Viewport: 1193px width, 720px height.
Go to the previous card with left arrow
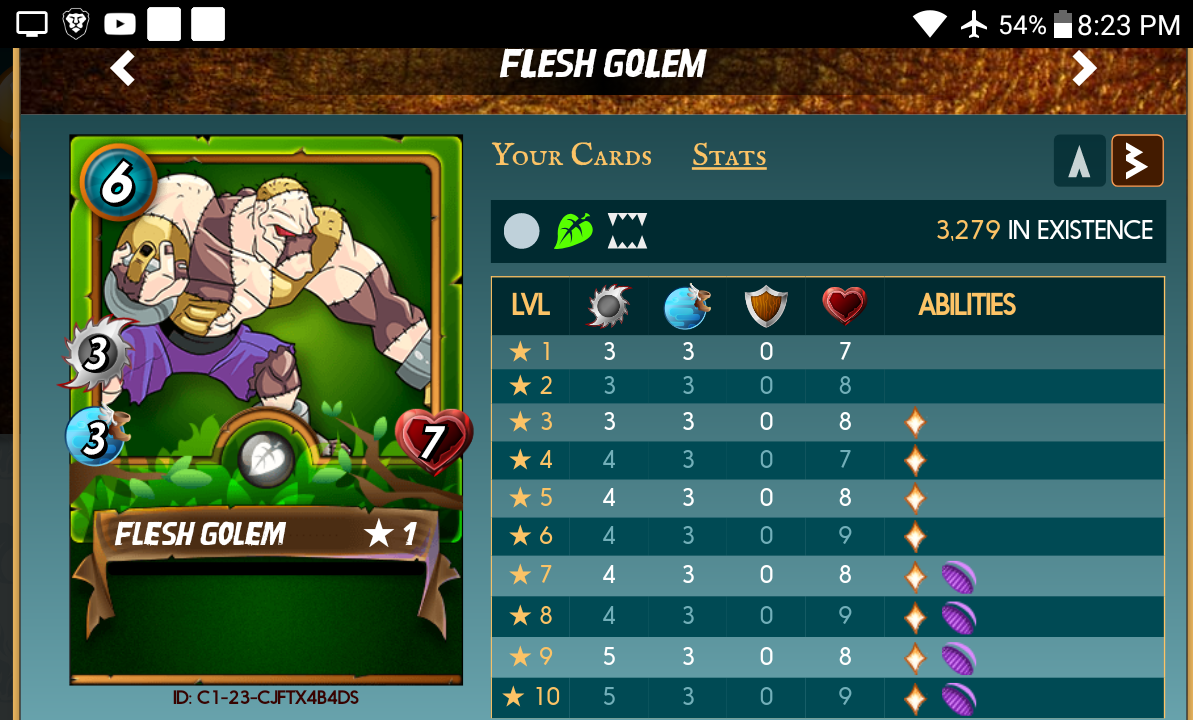tap(123, 69)
